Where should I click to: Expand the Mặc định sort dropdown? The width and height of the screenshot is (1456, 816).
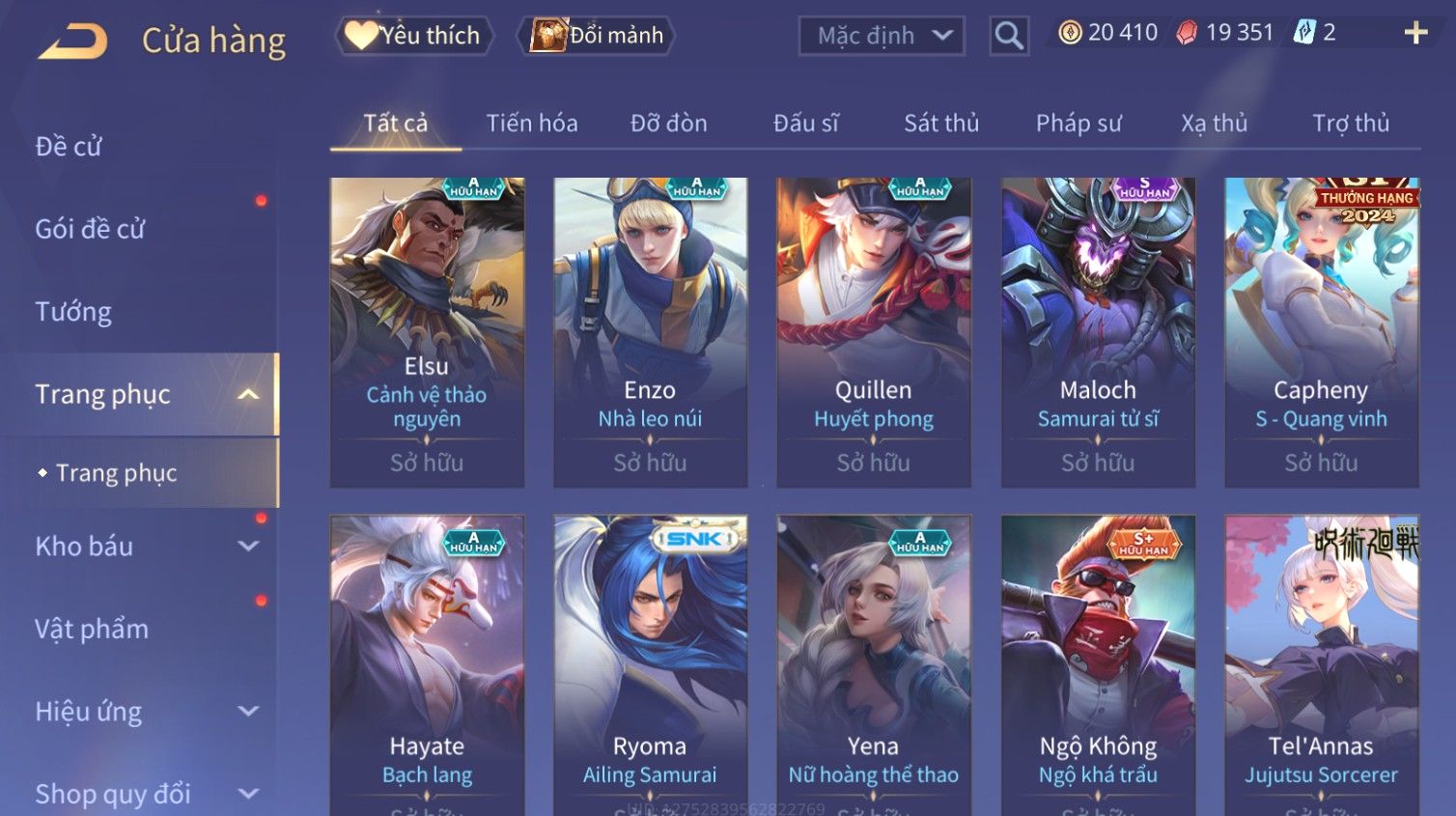pyautogui.click(x=882, y=36)
